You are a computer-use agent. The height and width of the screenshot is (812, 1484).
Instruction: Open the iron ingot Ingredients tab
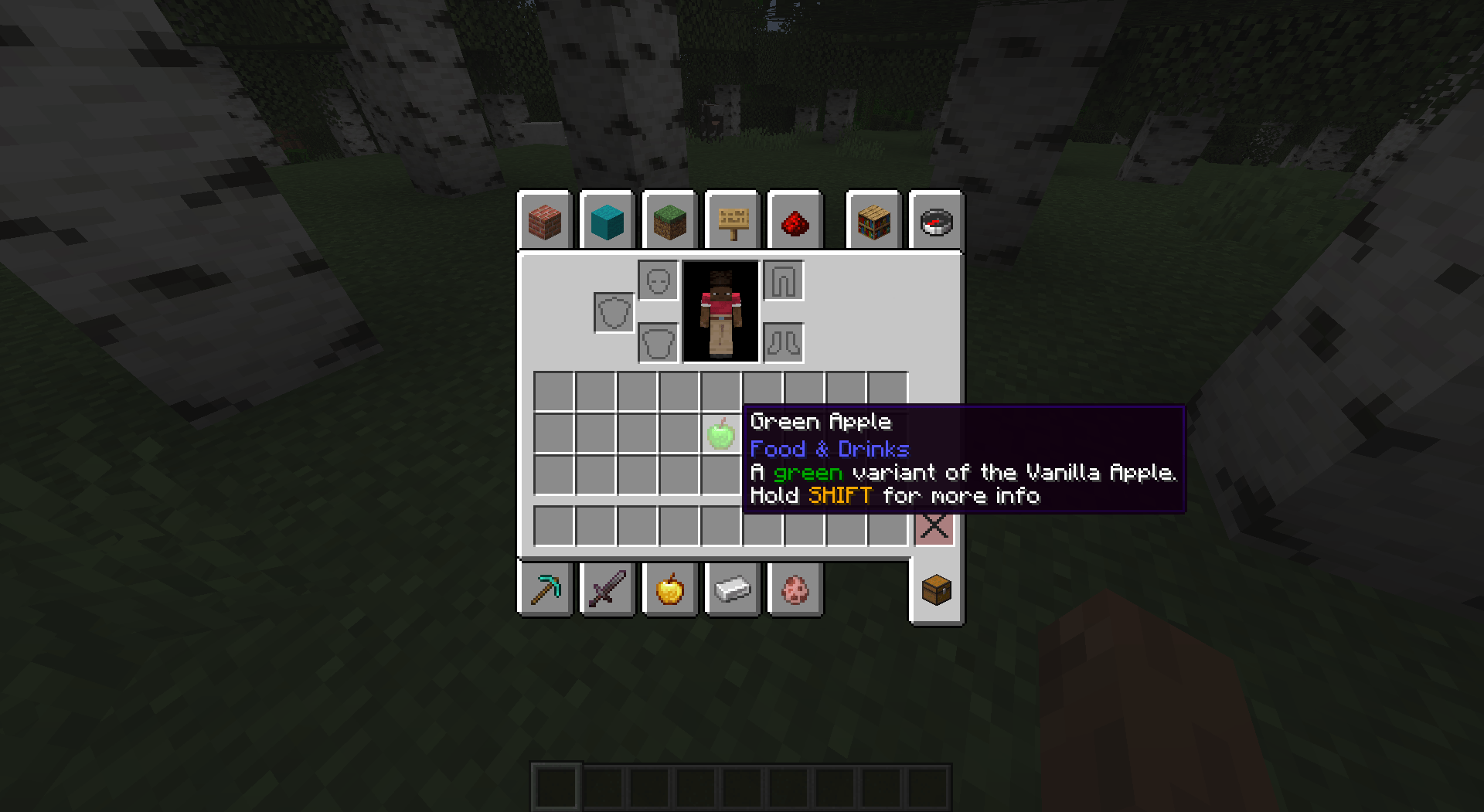point(732,589)
